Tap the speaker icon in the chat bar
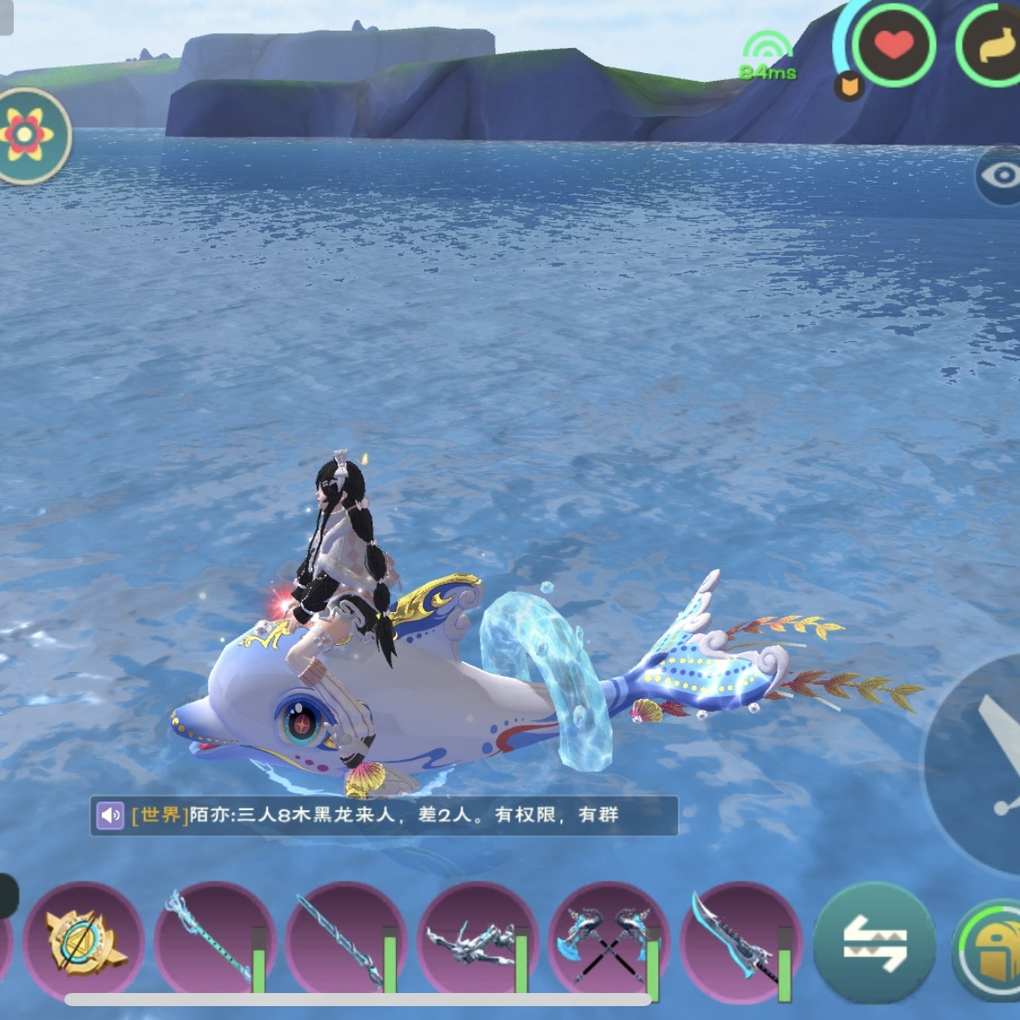Image resolution: width=1020 pixels, height=1020 pixels. [x=110, y=815]
